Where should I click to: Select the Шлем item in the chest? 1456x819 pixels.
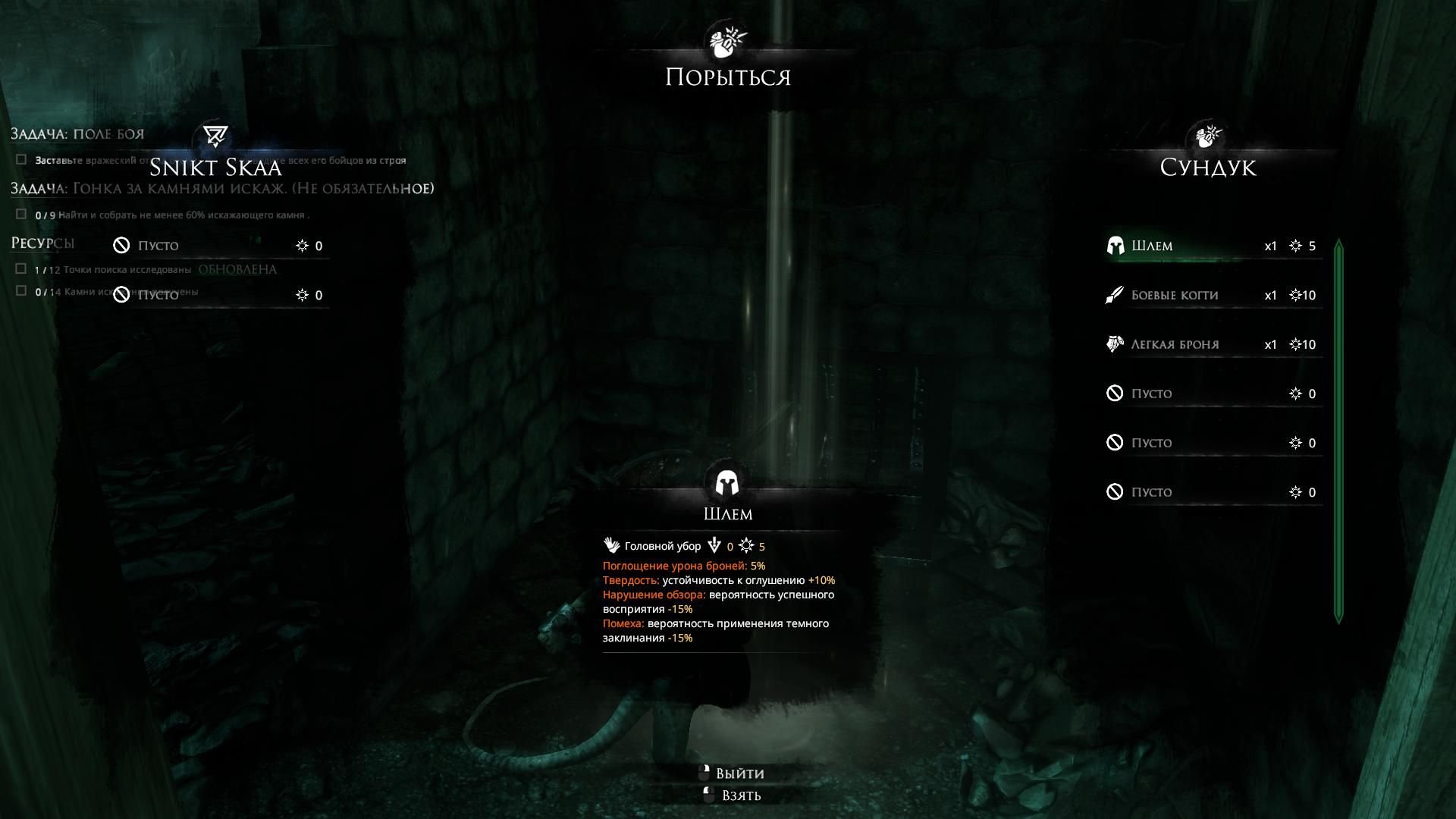[1212, 246]
